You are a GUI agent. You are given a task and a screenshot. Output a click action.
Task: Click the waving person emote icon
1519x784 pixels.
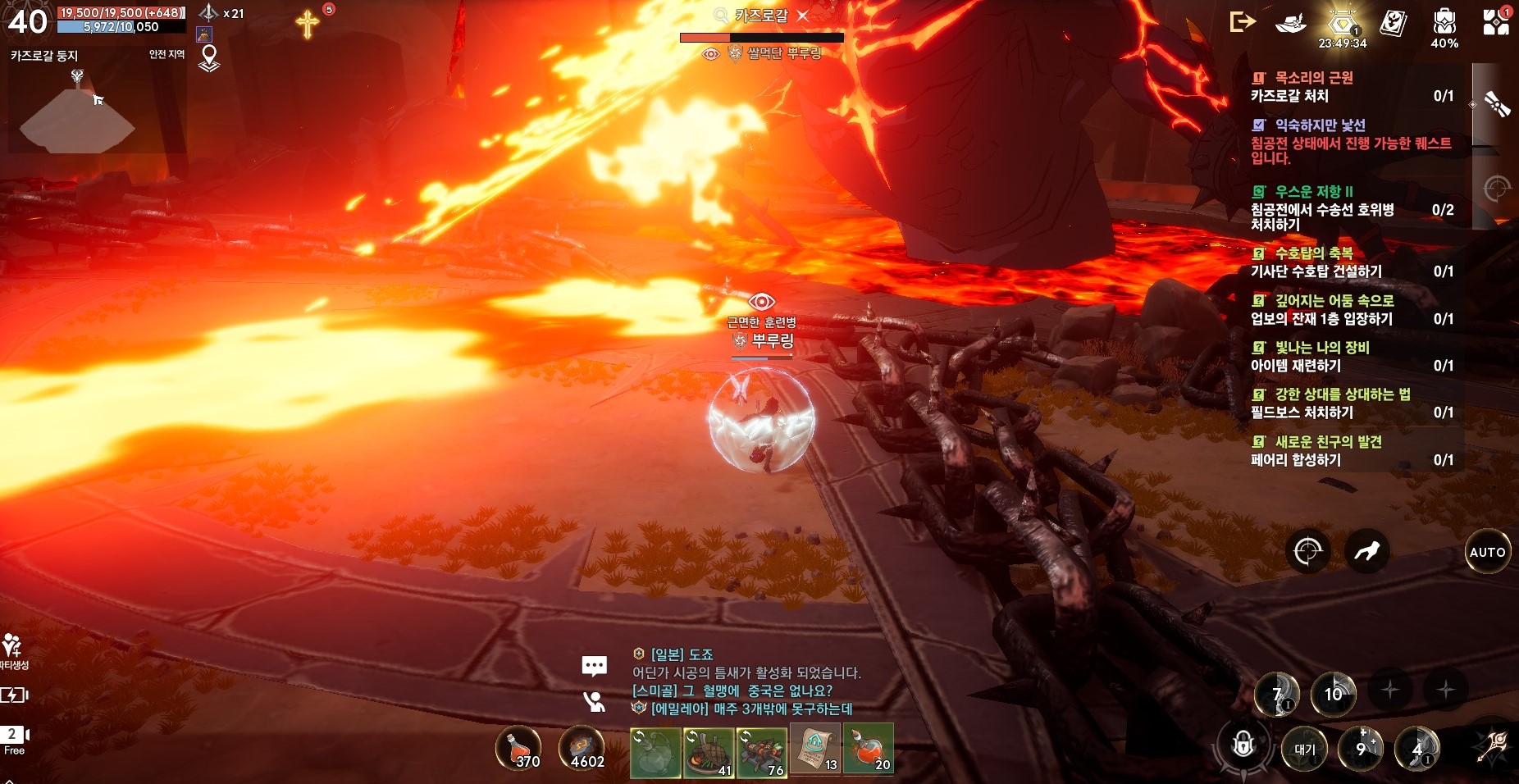point(594,702)
